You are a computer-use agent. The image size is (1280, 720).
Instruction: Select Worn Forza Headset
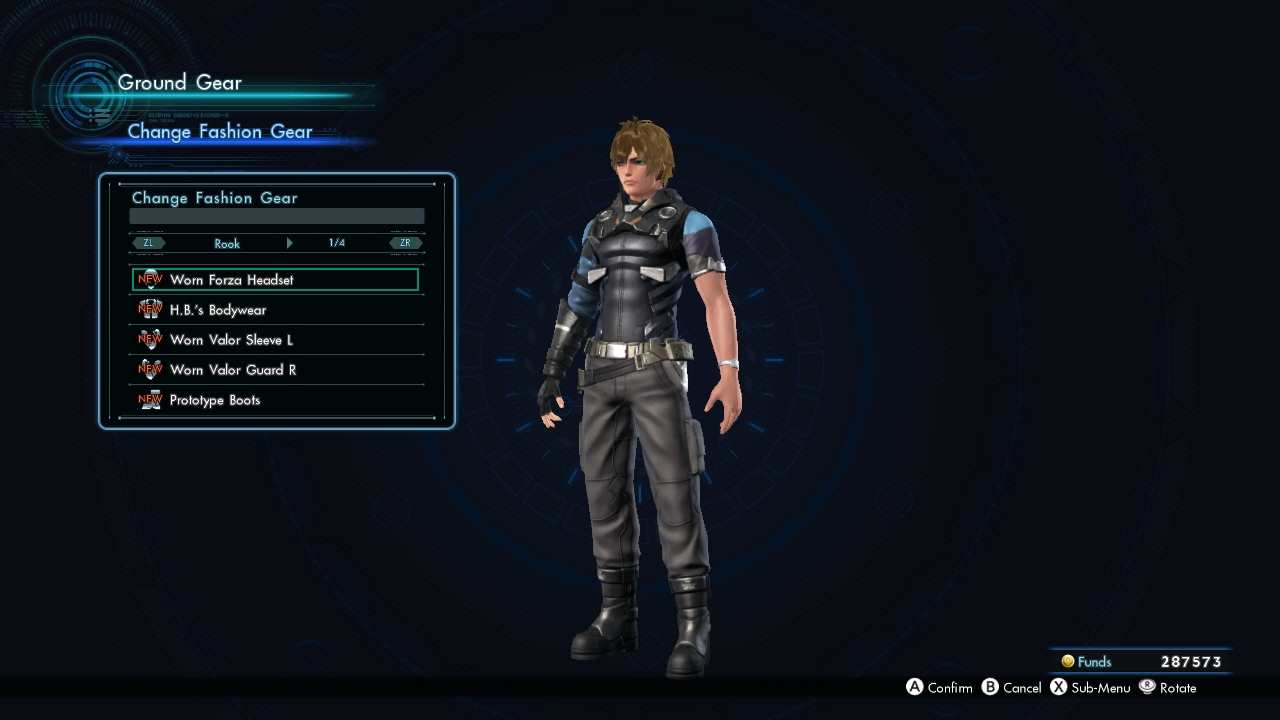(275, 280)
